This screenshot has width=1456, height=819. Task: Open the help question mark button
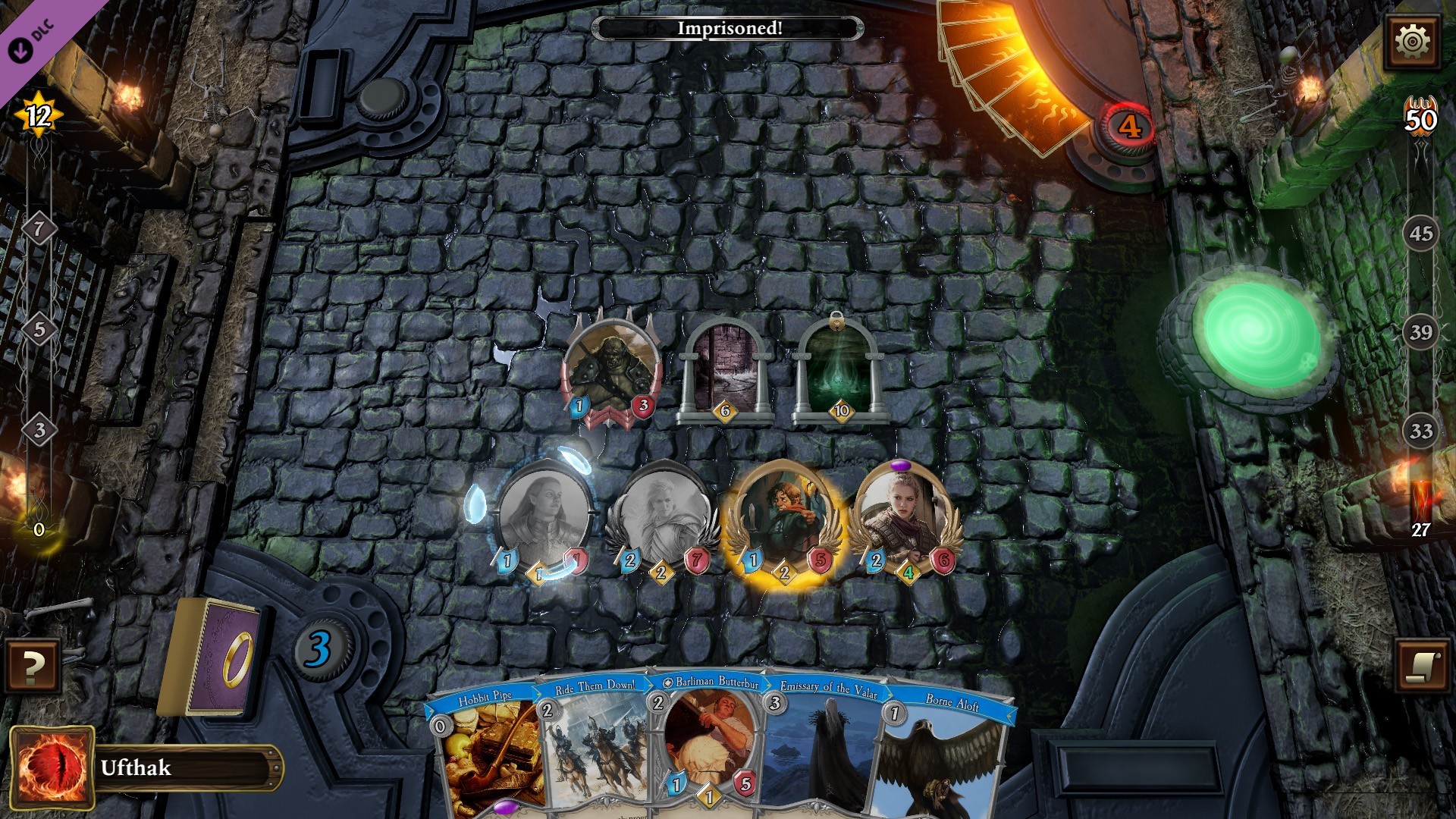(x=32, y=666)
